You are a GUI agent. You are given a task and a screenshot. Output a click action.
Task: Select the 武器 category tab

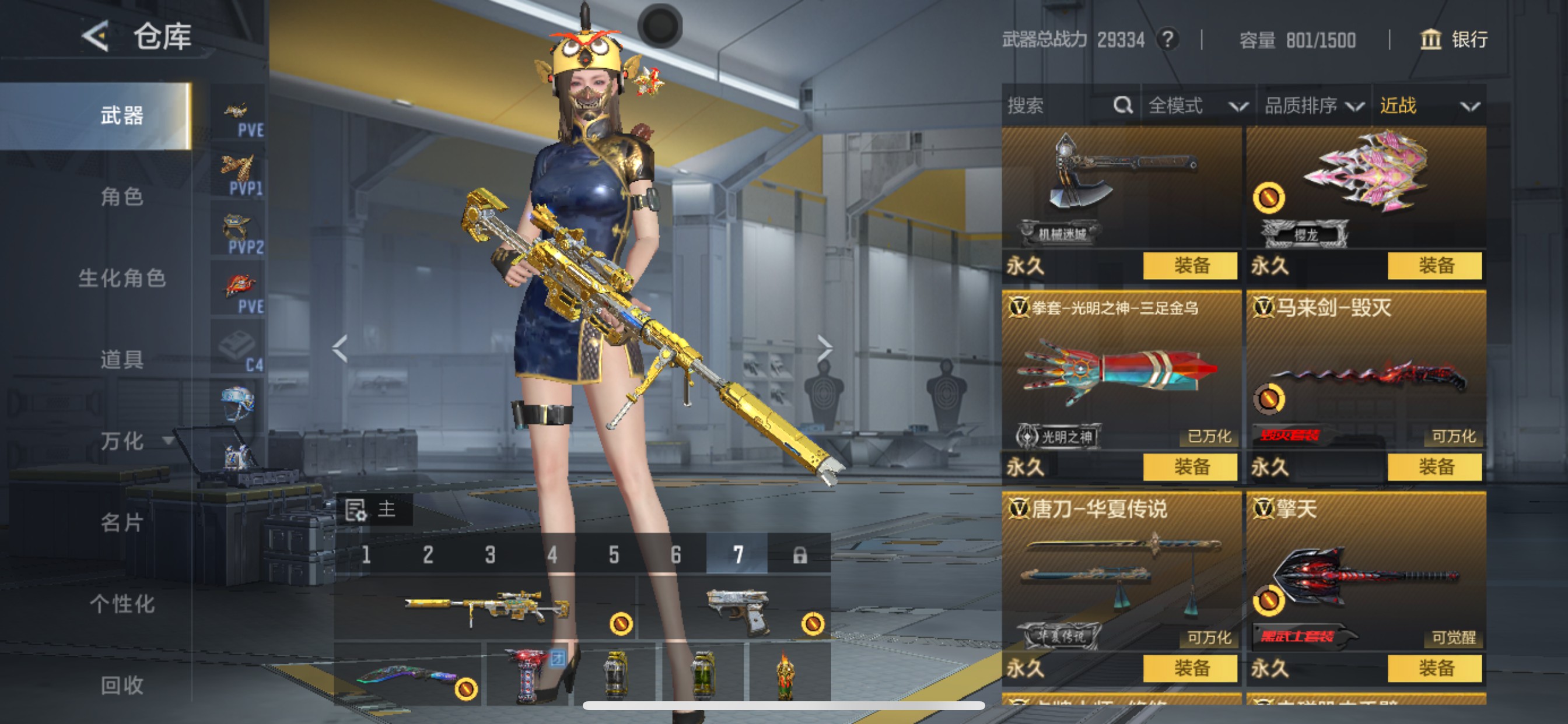(x=122, y=115)
